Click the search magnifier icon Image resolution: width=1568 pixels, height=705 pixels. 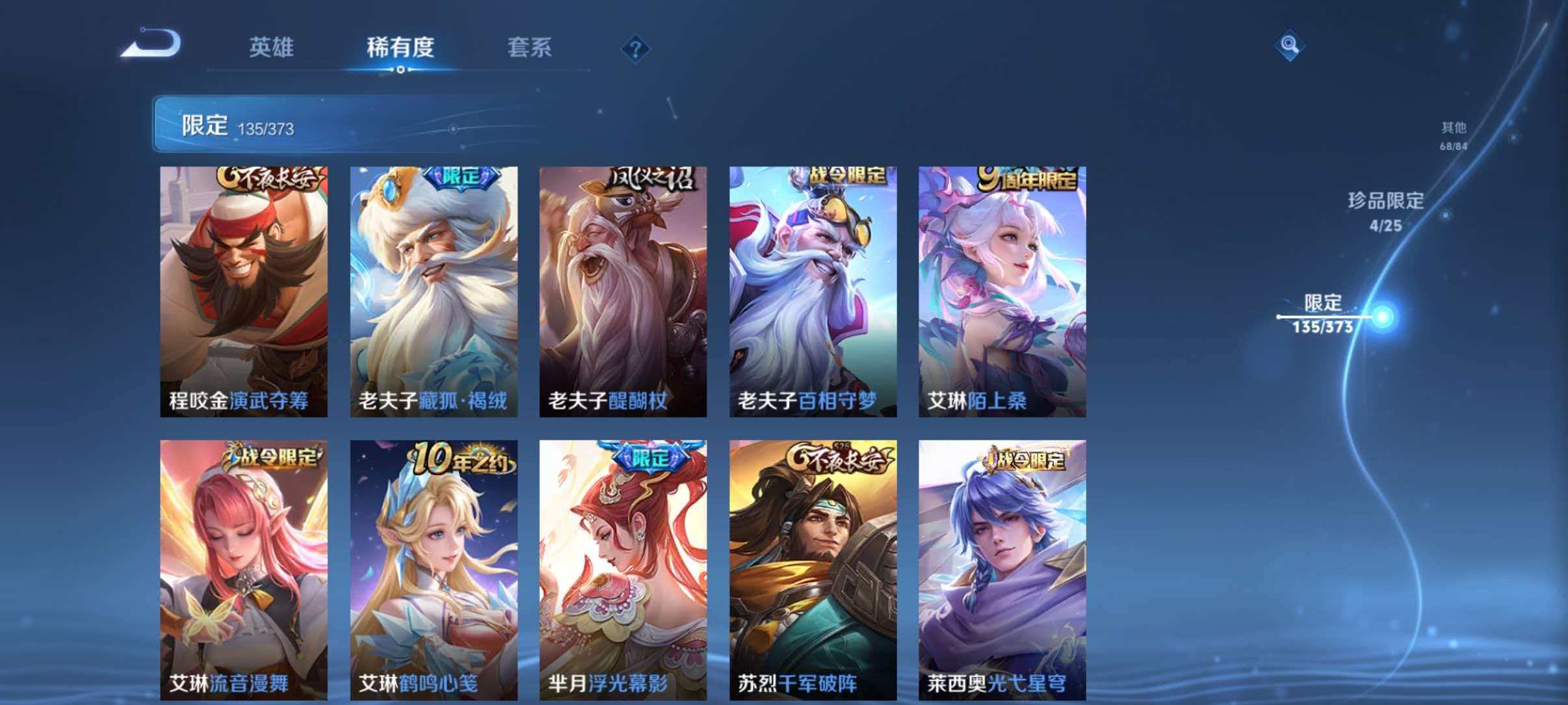coord(1292,46)
